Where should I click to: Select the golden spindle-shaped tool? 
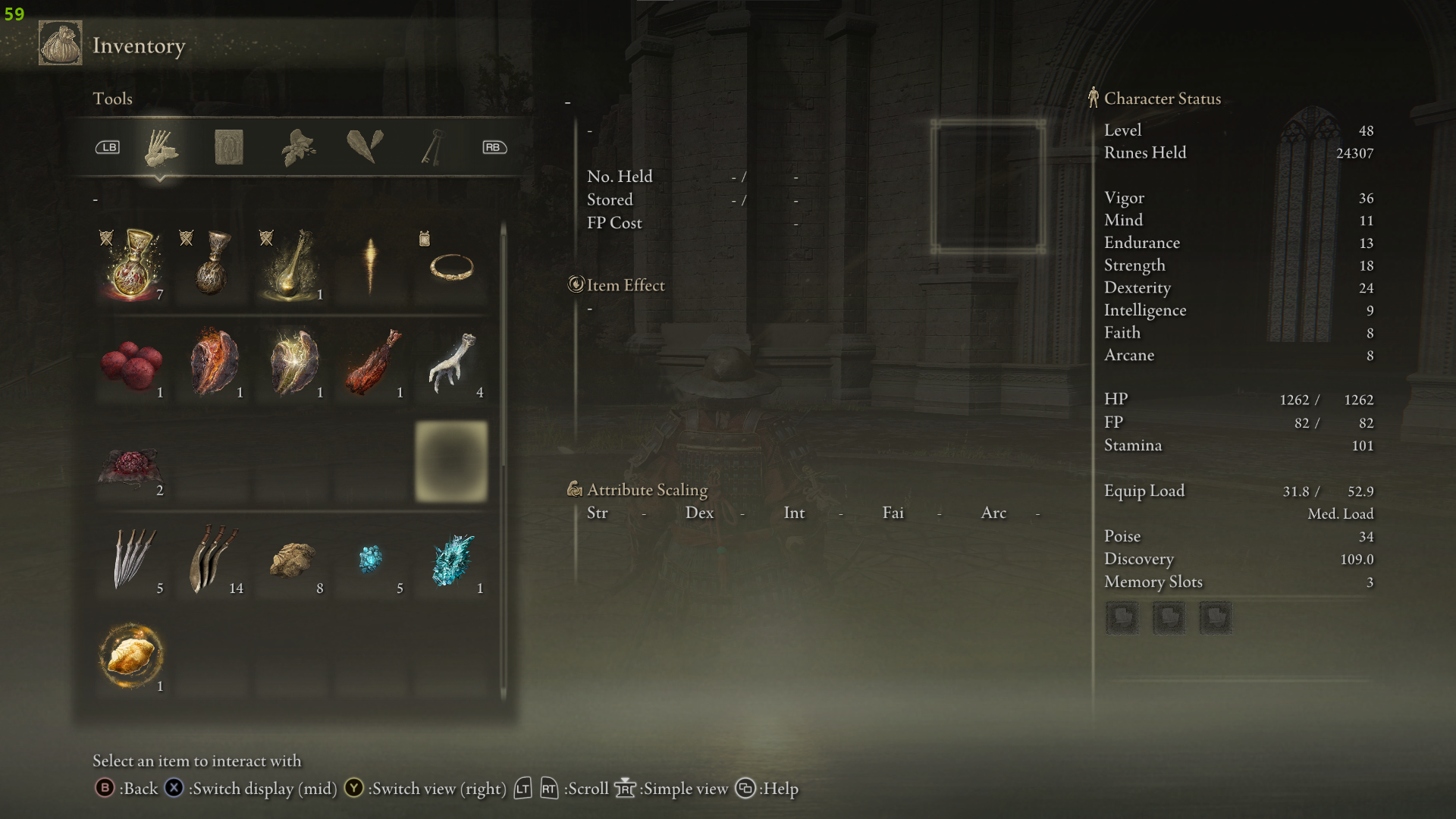point(371,265)
